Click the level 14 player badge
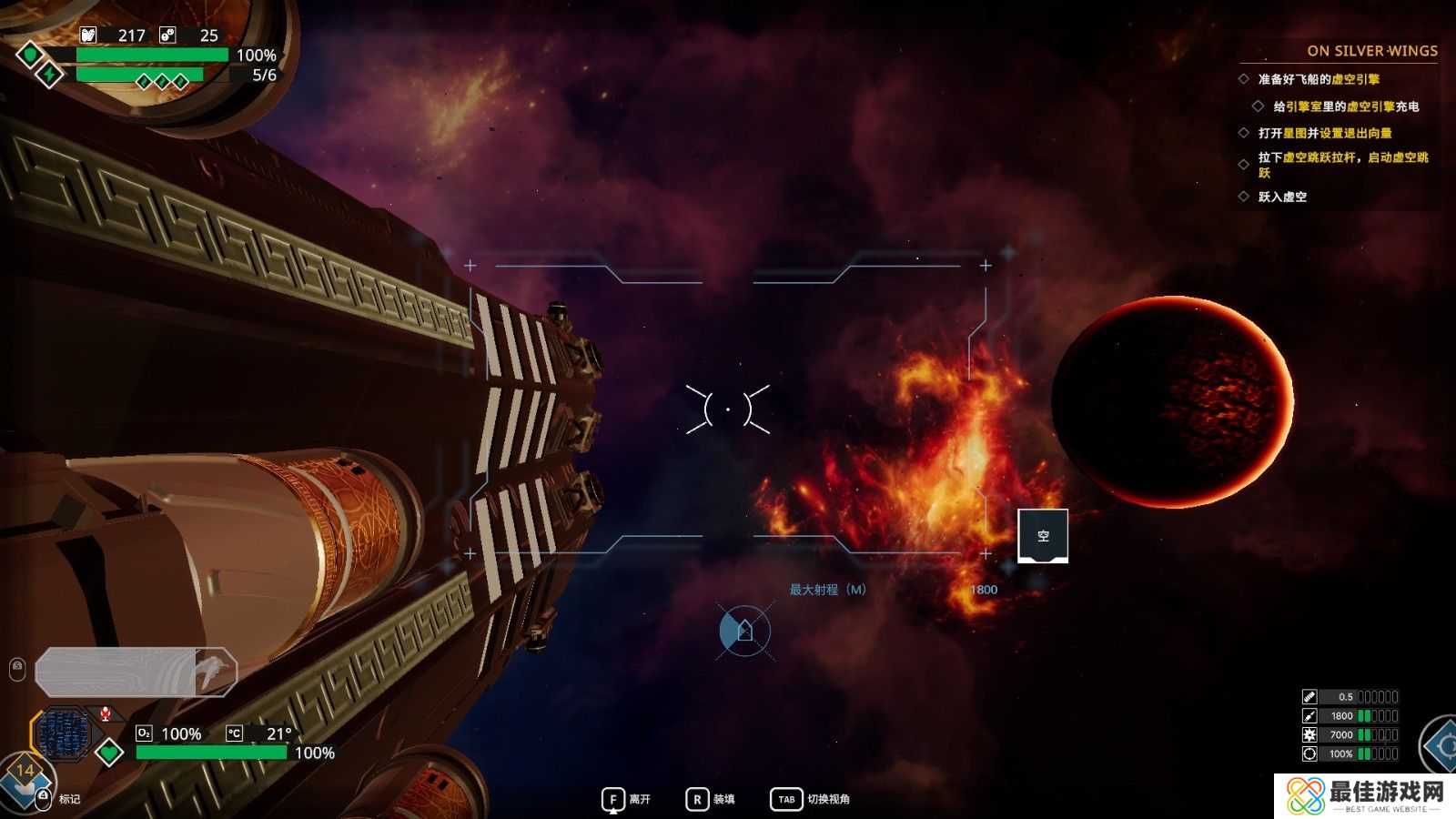This screenshot has height=819, width=1456. click(25, 772)
